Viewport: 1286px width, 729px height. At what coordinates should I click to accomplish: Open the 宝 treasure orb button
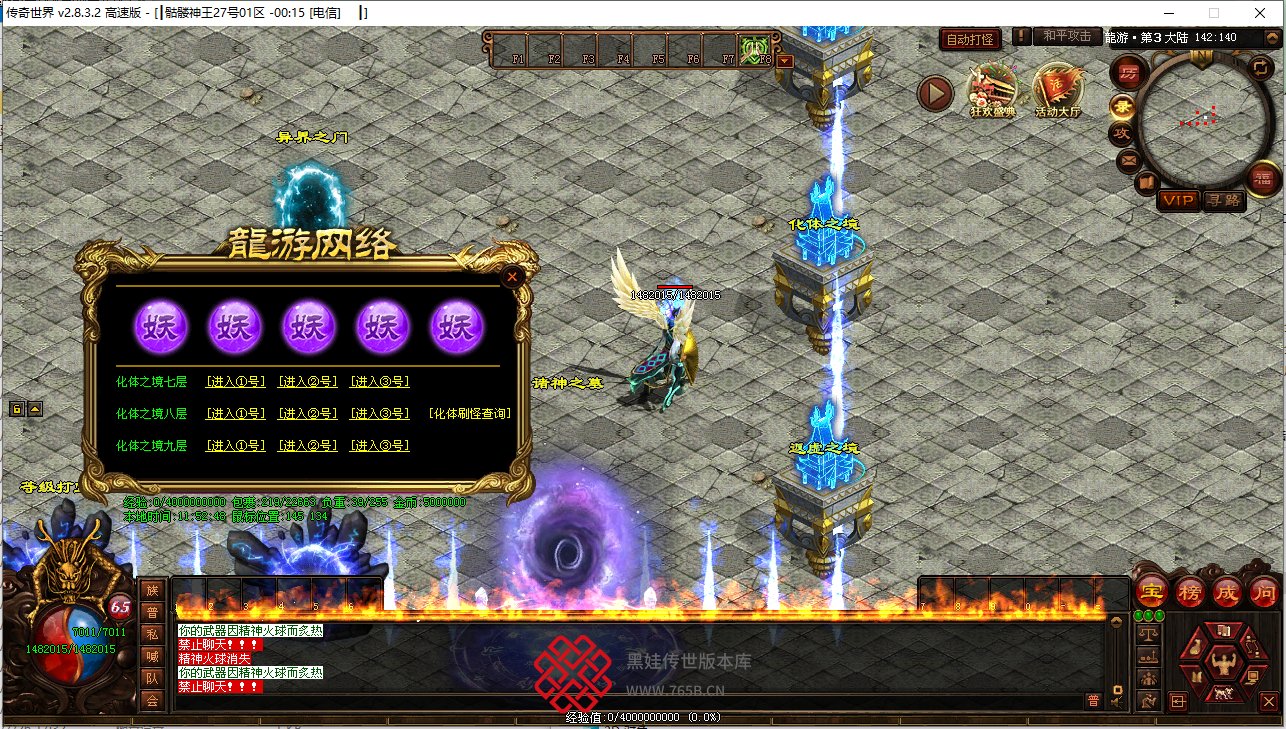click(1152, 591)
